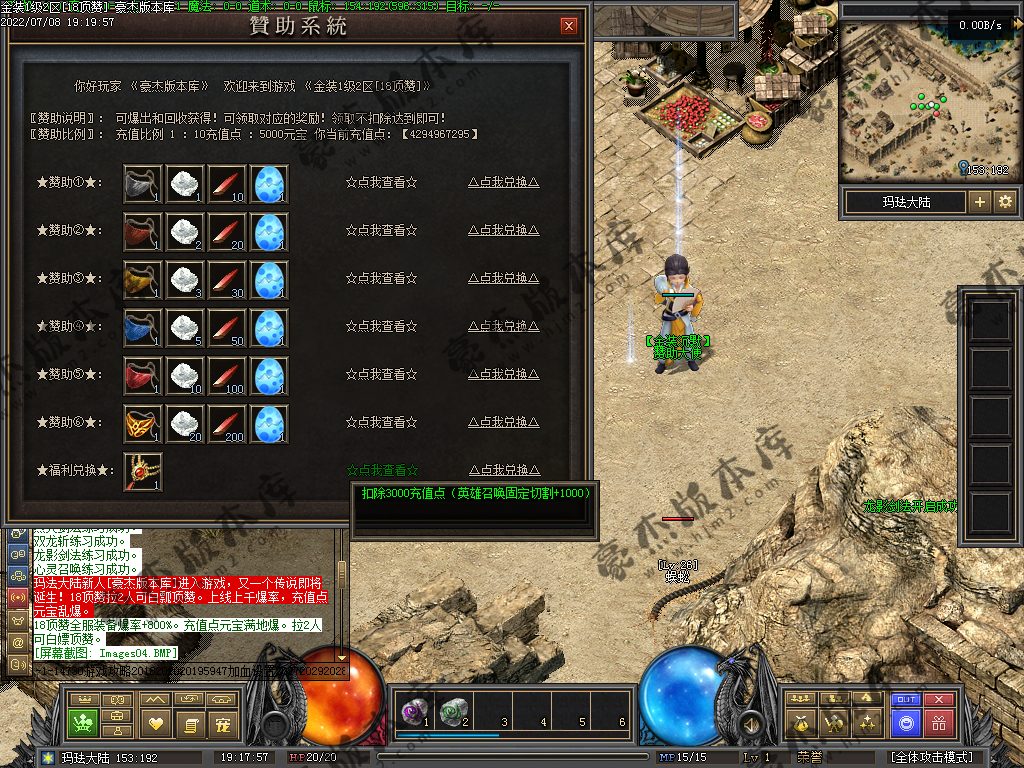
Task: Click the 点我查看 link for sponsorship ①
Action: [381, 182]
